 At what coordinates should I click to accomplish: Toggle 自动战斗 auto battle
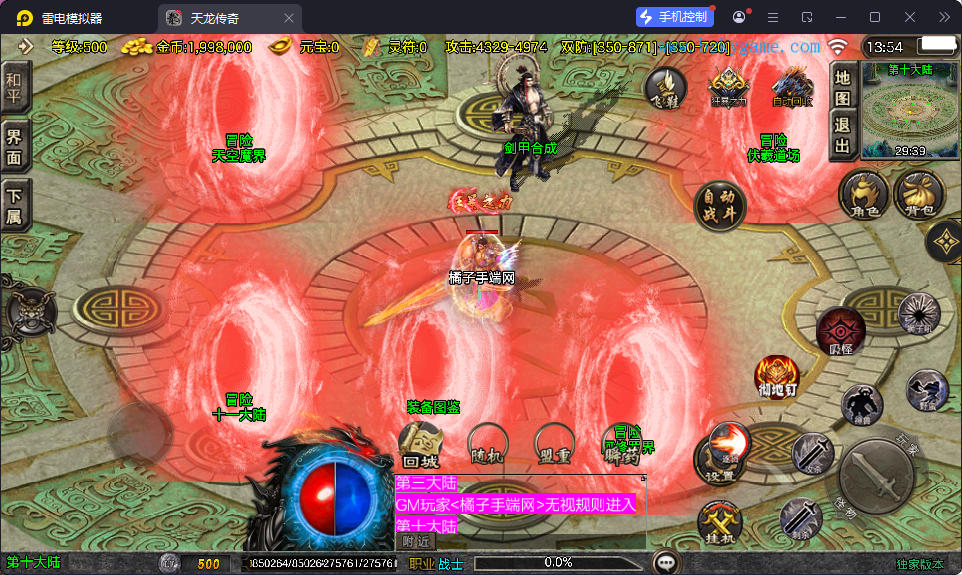pos(720,205)
